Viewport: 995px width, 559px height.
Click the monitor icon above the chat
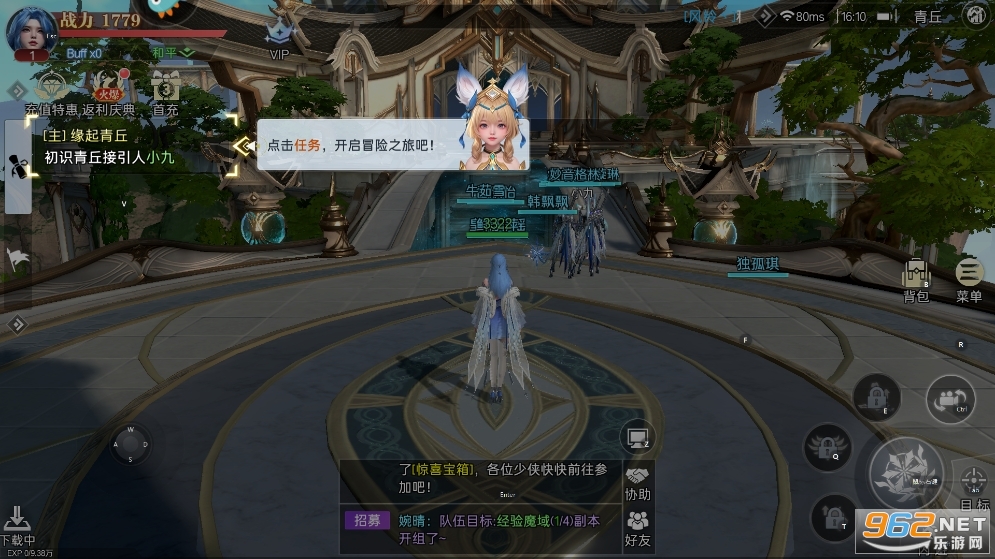(636, 436)
